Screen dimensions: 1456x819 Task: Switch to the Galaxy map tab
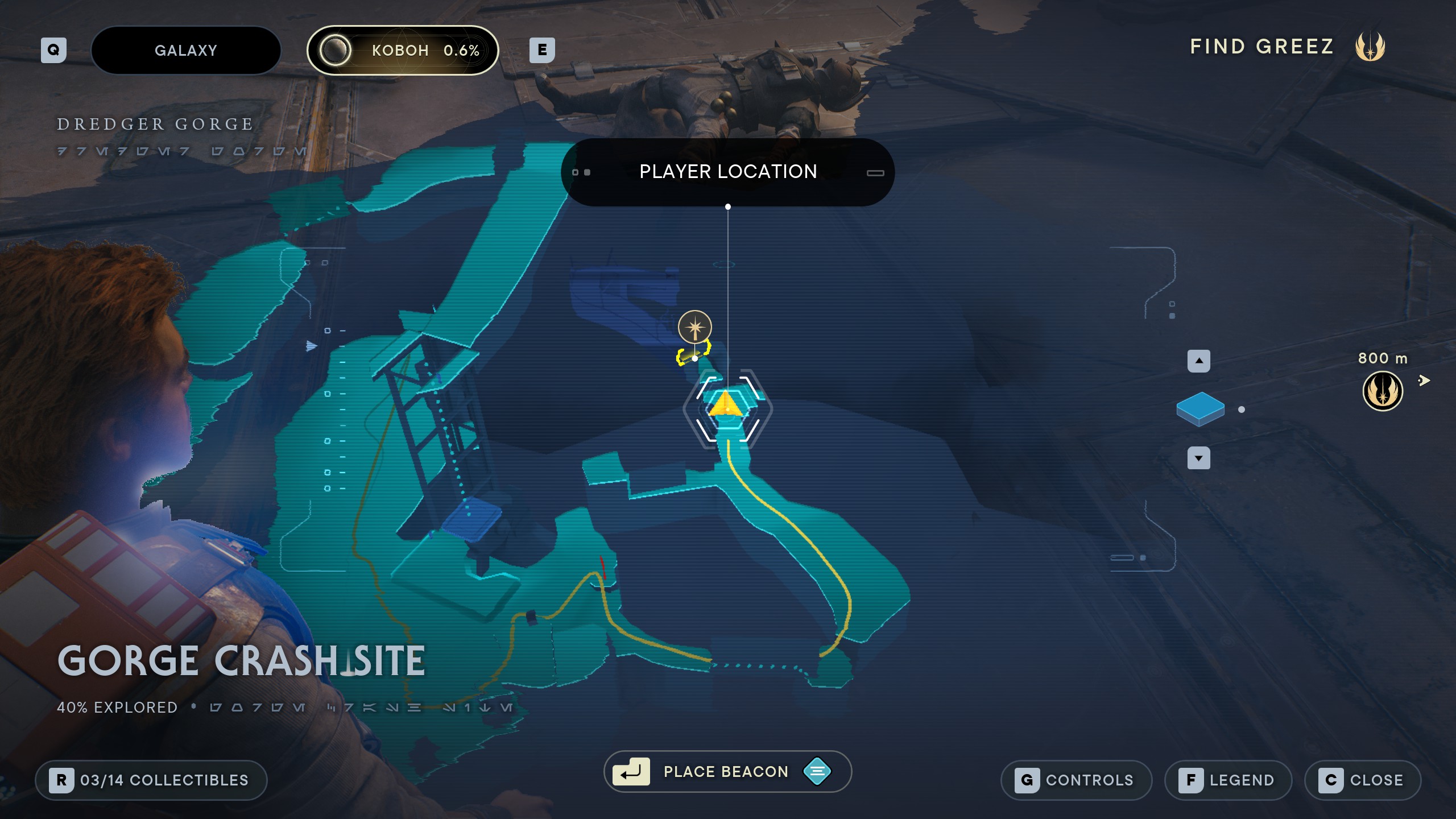tap(186, 51)
